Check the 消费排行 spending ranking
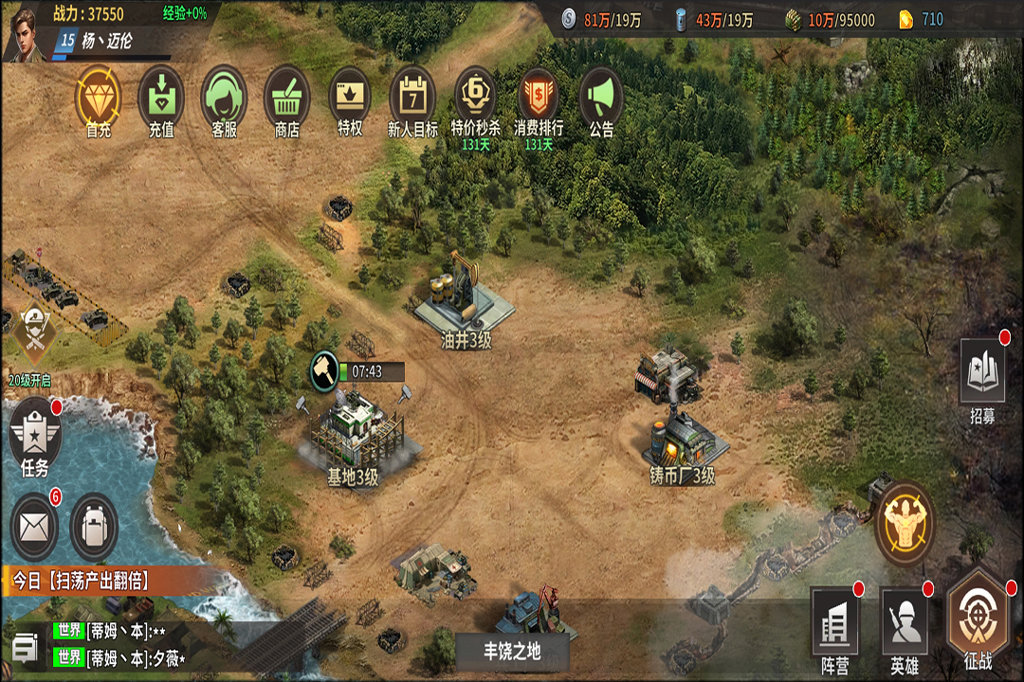 [x=538, y=97]
